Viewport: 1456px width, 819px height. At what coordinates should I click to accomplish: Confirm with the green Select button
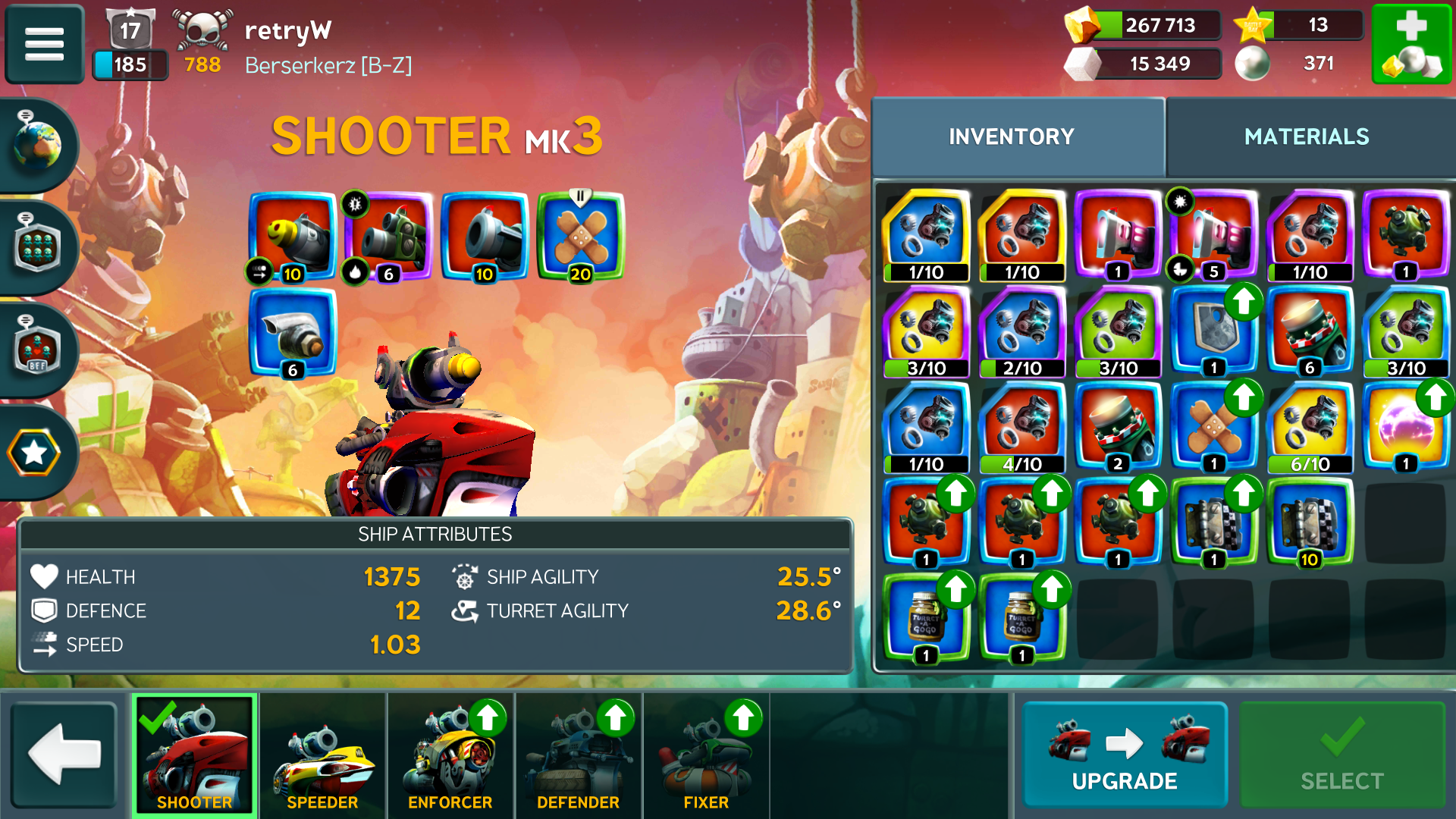click(1341, 755)
